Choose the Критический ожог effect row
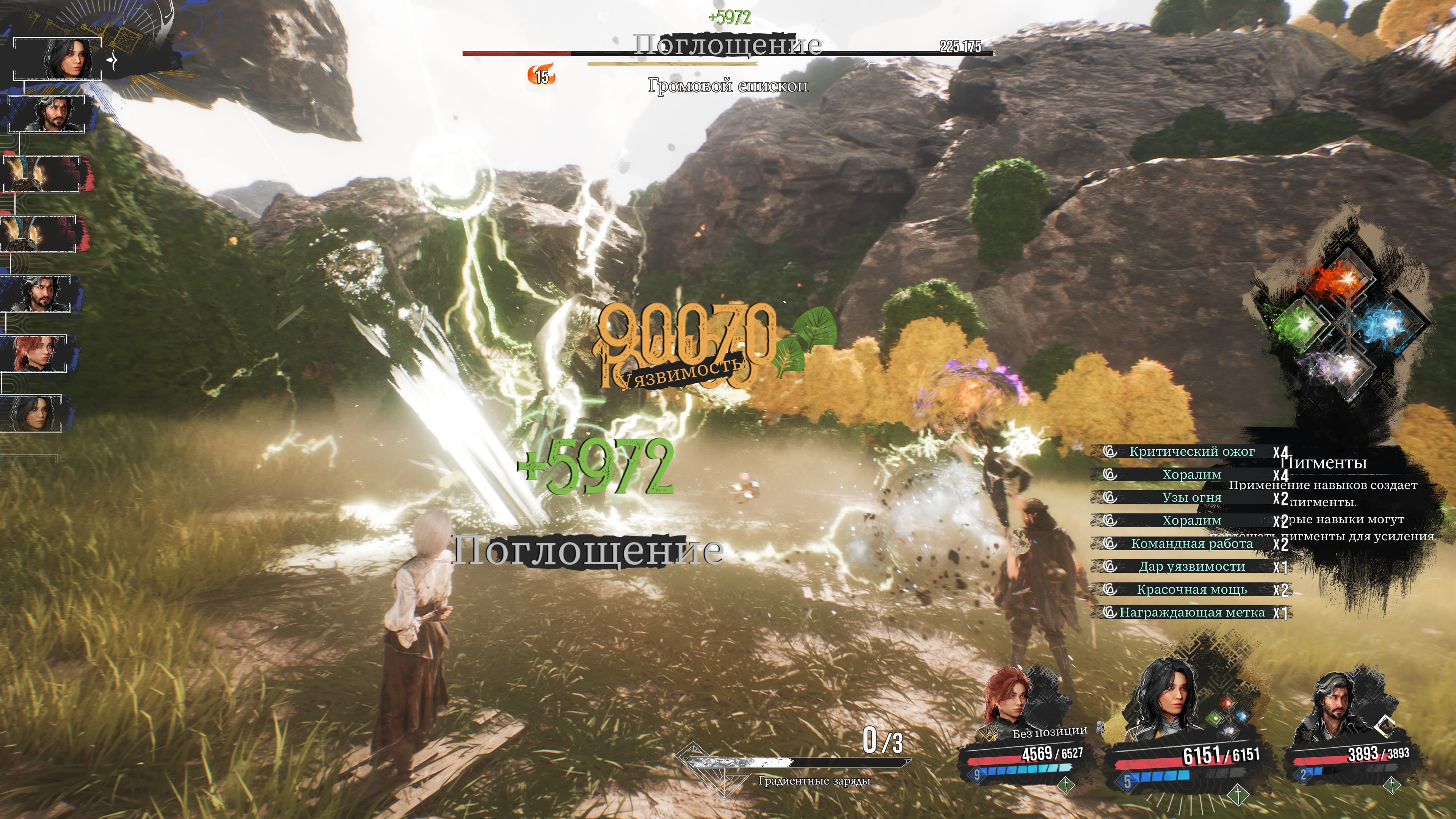 (1191, 452)
